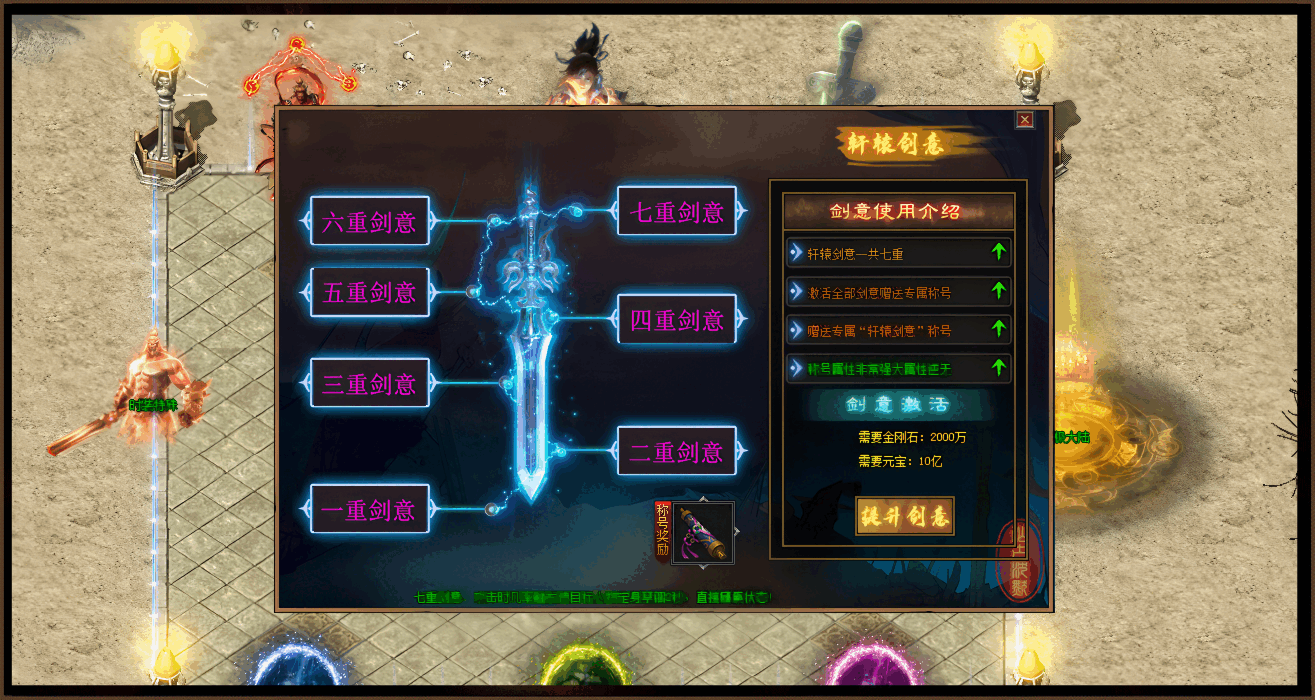The image size is (1315, 700).
Task: Choose the 四重剑意 node
Action: click(677, 320)
